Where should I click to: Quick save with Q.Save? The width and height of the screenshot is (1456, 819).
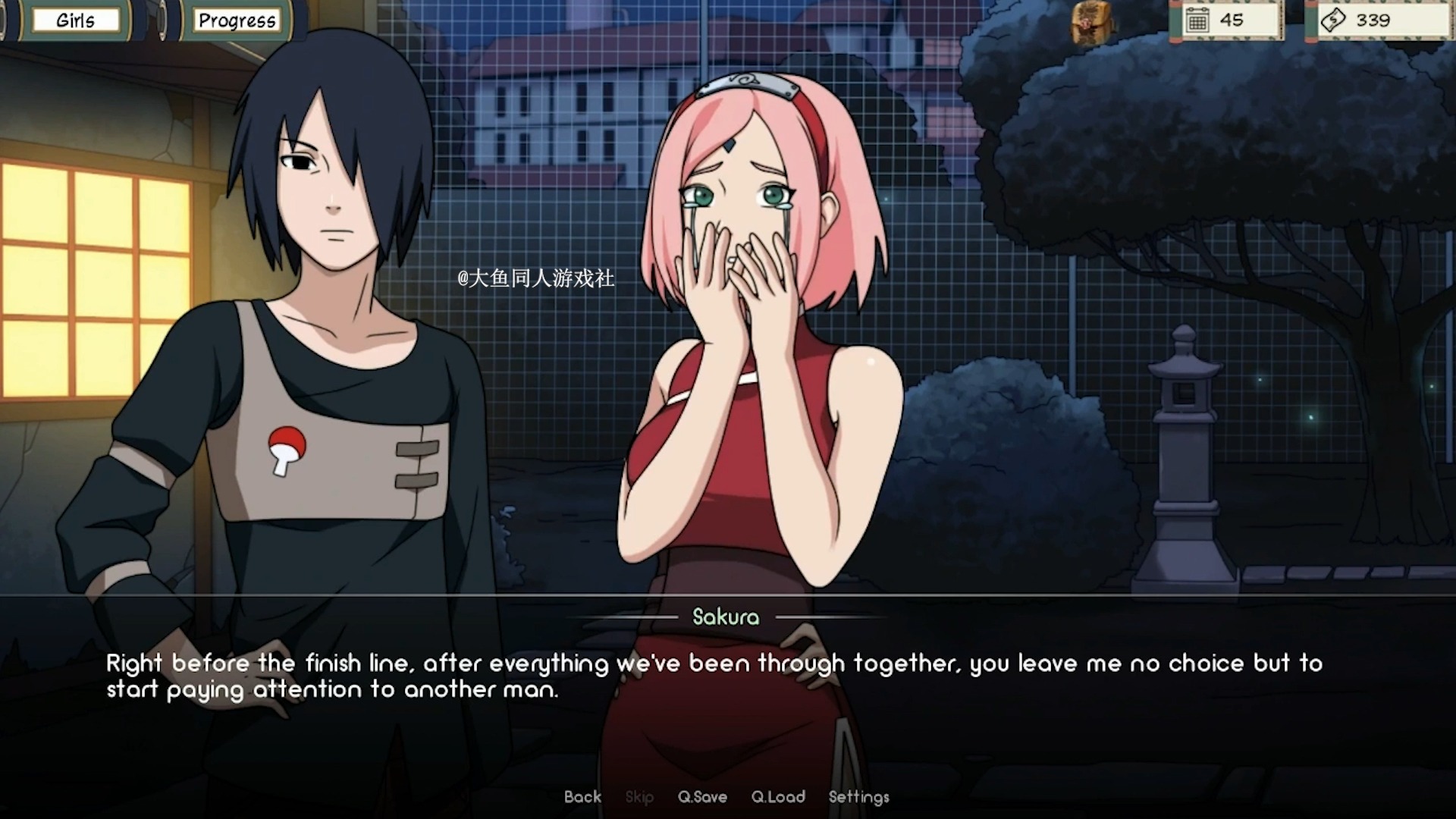[702, 797]
